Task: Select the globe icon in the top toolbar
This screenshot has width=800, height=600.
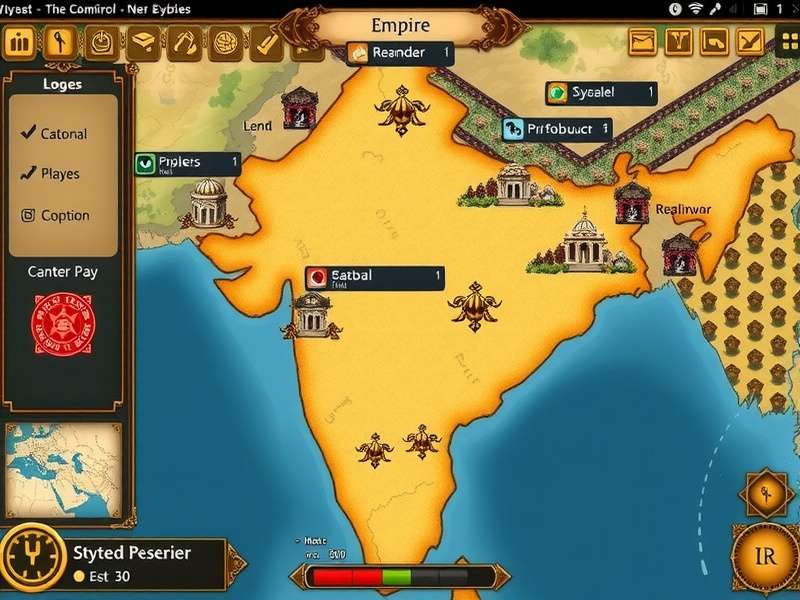Action: click(x=225, y=42)
